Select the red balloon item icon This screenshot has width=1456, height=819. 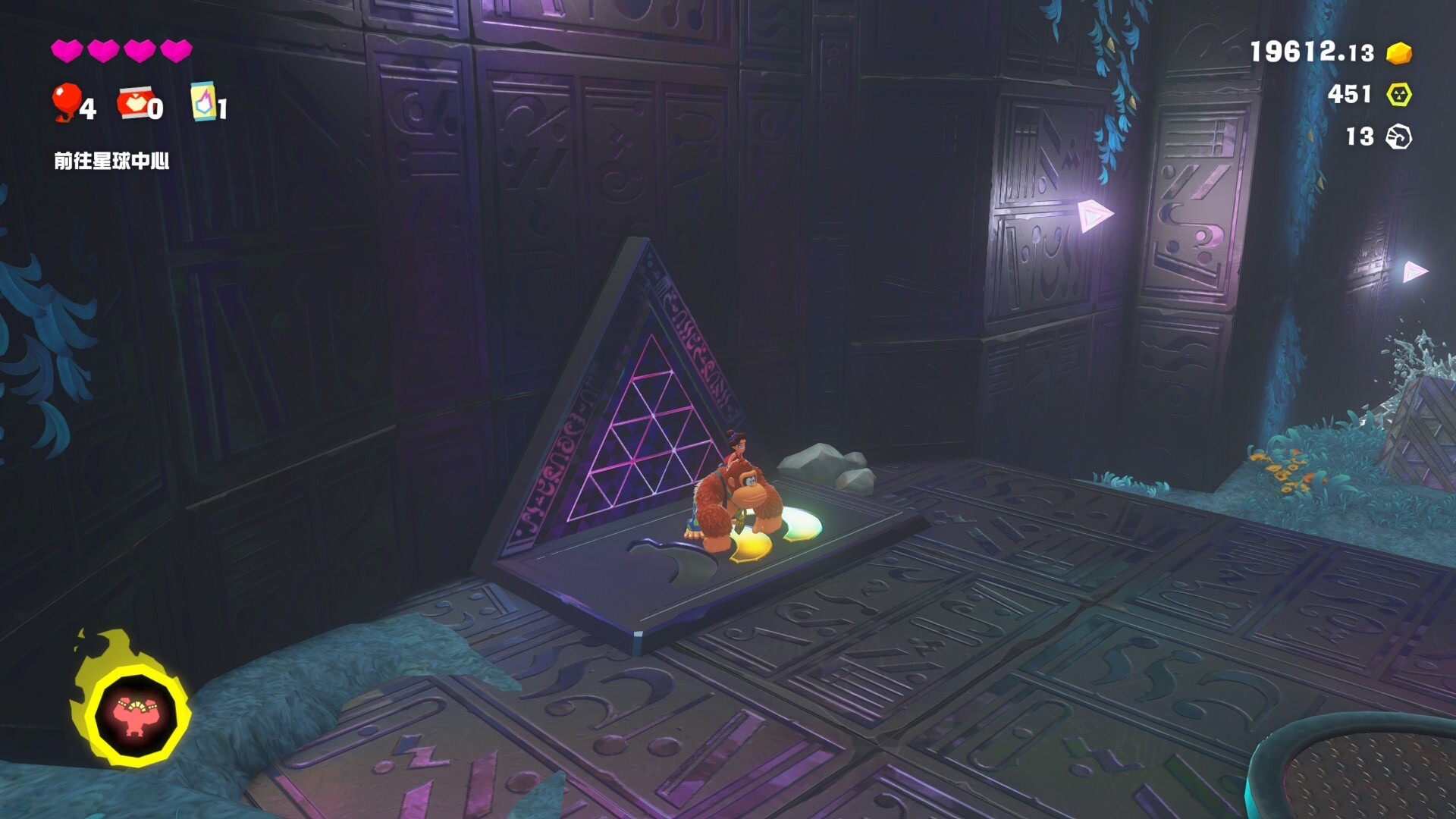tap(67, 102)
